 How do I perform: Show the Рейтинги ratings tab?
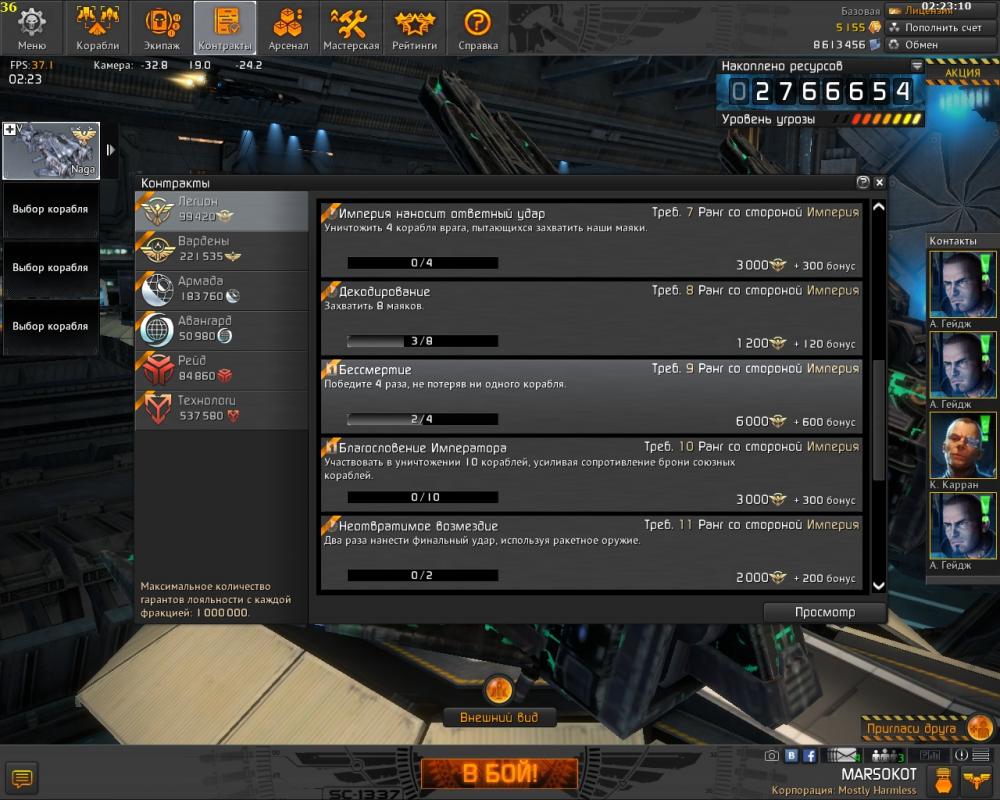pyautogui.click(x=414, y=28)
